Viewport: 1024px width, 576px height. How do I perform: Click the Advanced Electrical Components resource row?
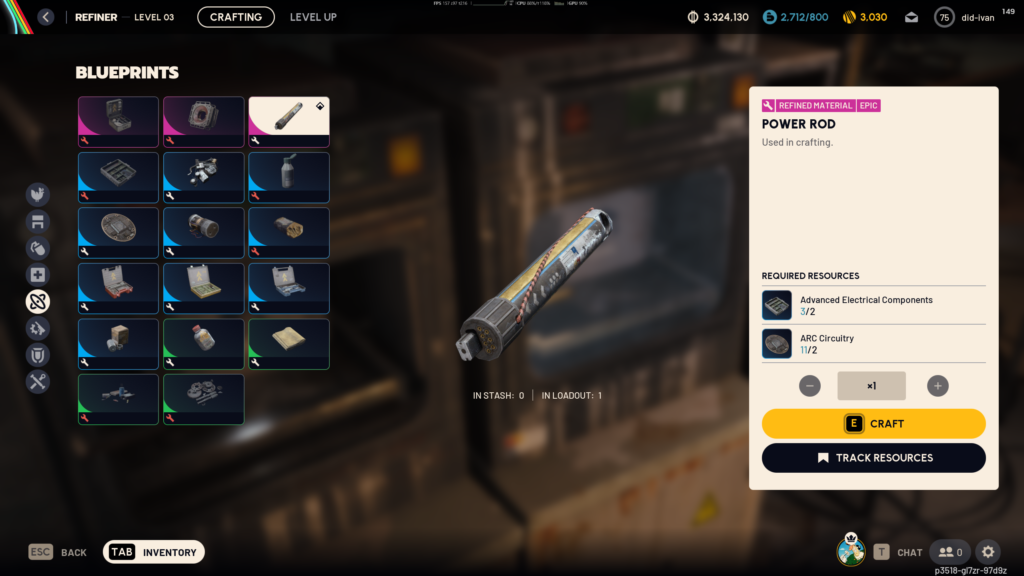873,305
